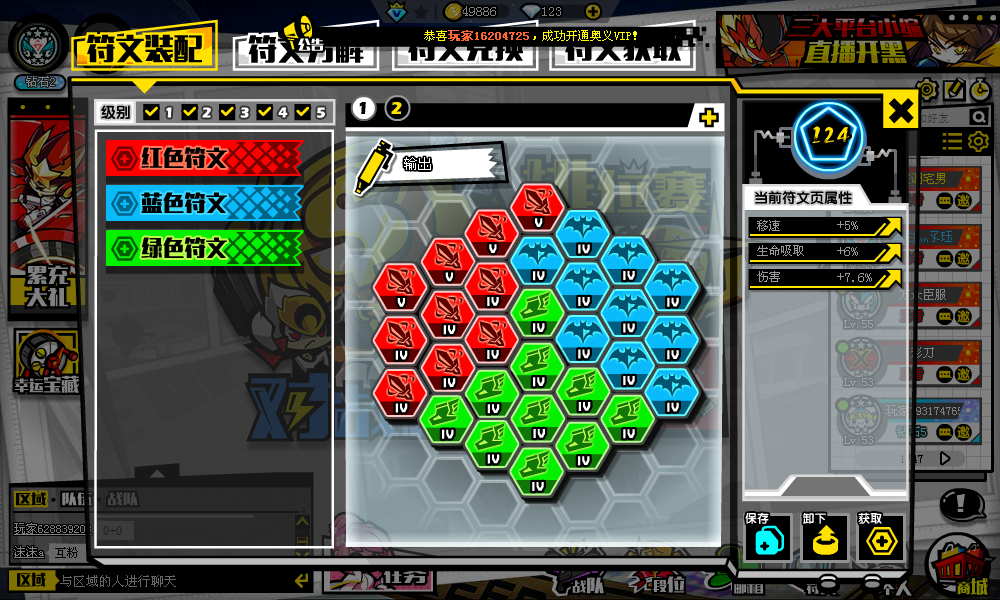Add a new rune page with plus
Screen dimensions: 1000x600
click(x=708, y=118)
